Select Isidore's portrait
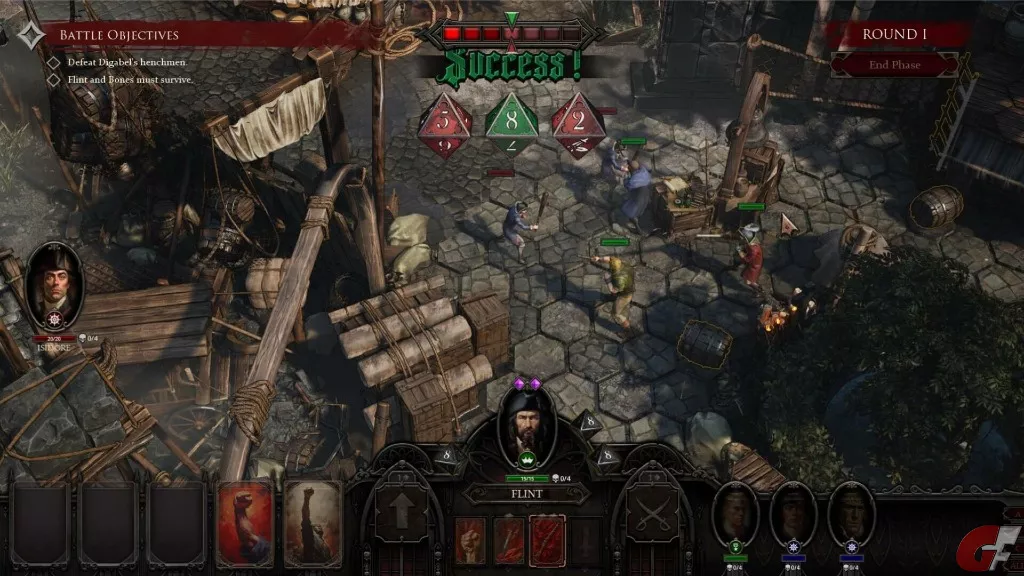This screenshot has width=1024, height=576. tap(54, 284)
